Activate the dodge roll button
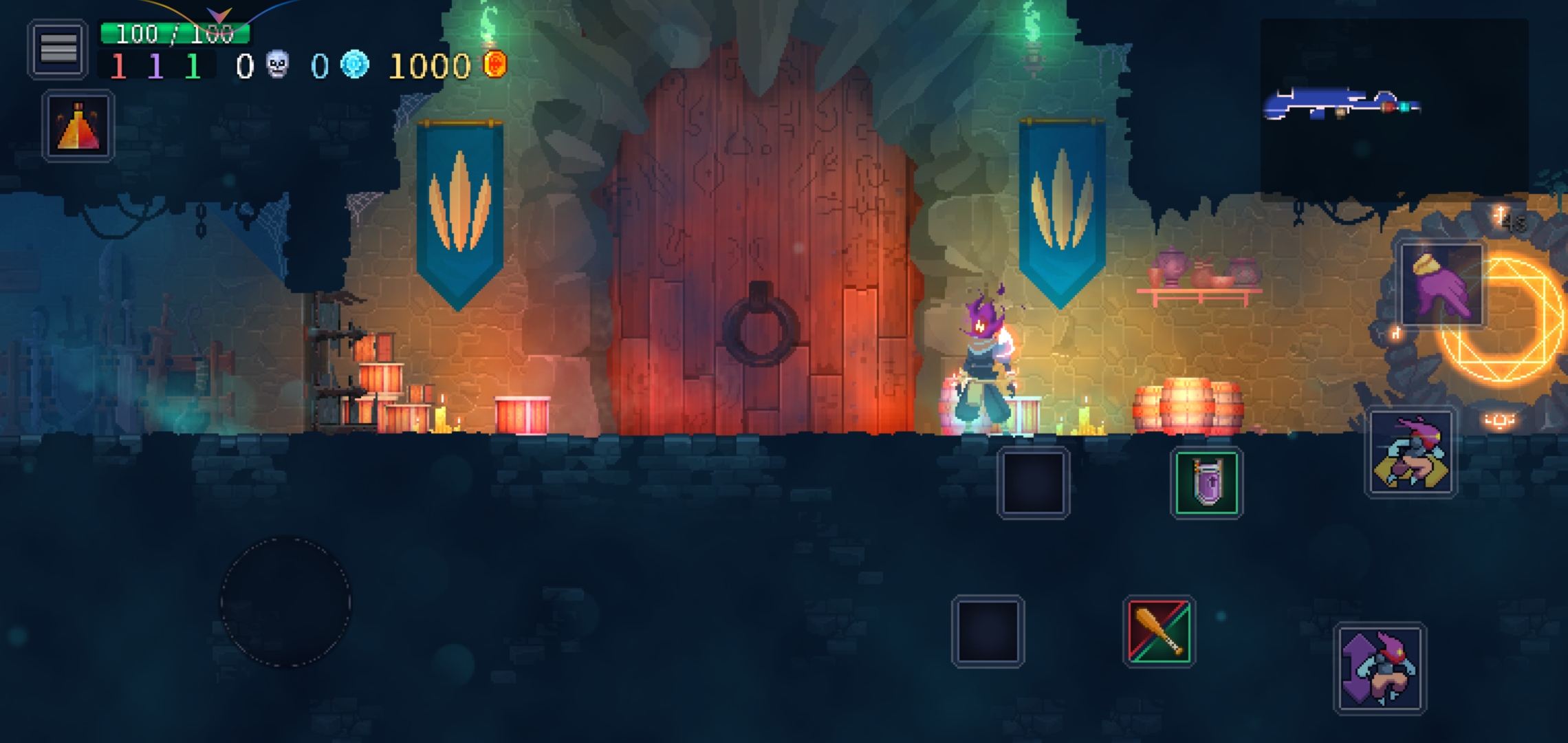The width and height of the screenshot is (1568, 743). tap(1411, 451)
